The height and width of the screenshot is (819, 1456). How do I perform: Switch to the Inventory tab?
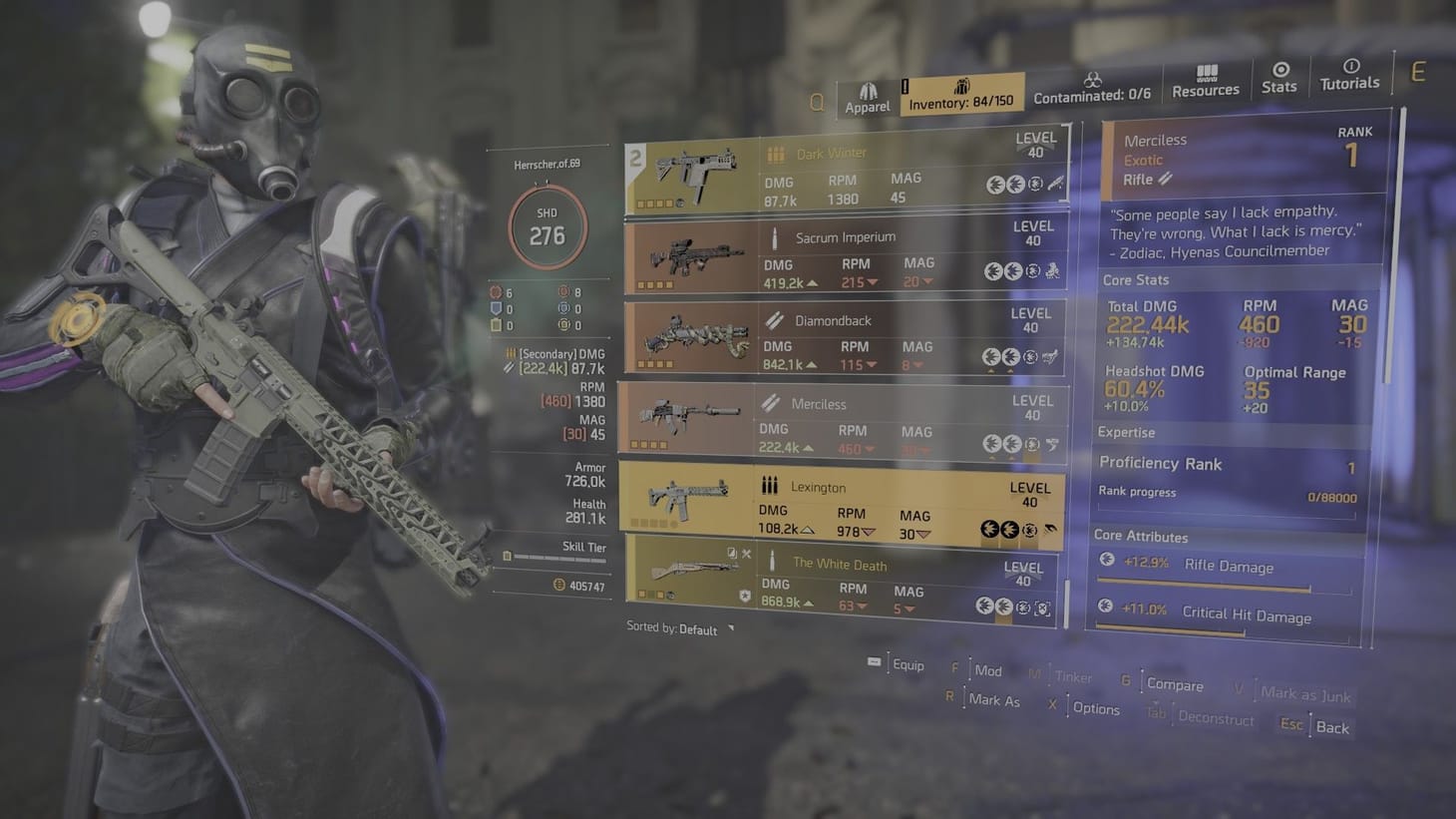[x=962, y=97]
